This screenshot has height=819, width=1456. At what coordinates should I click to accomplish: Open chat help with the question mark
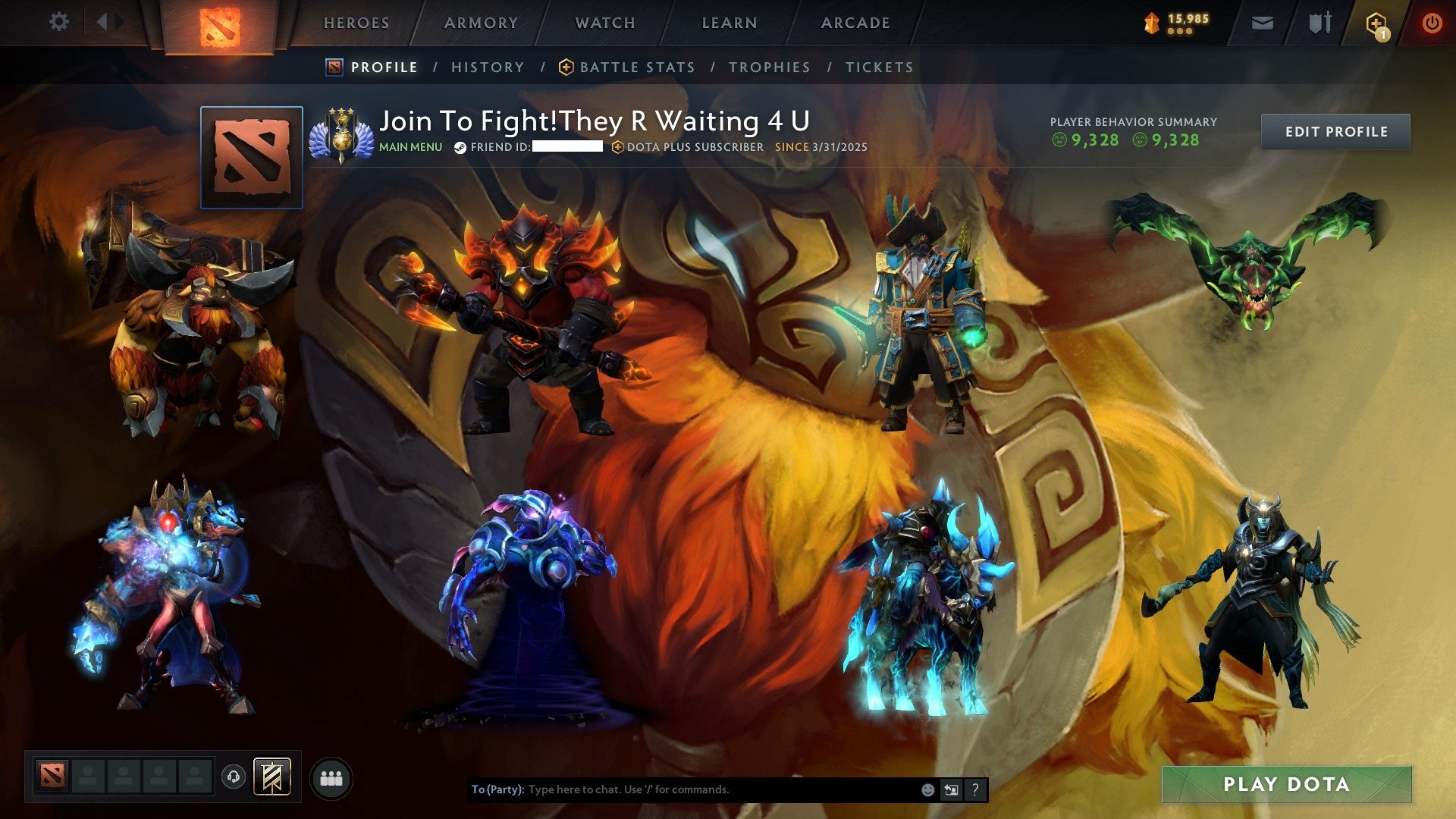974,789
